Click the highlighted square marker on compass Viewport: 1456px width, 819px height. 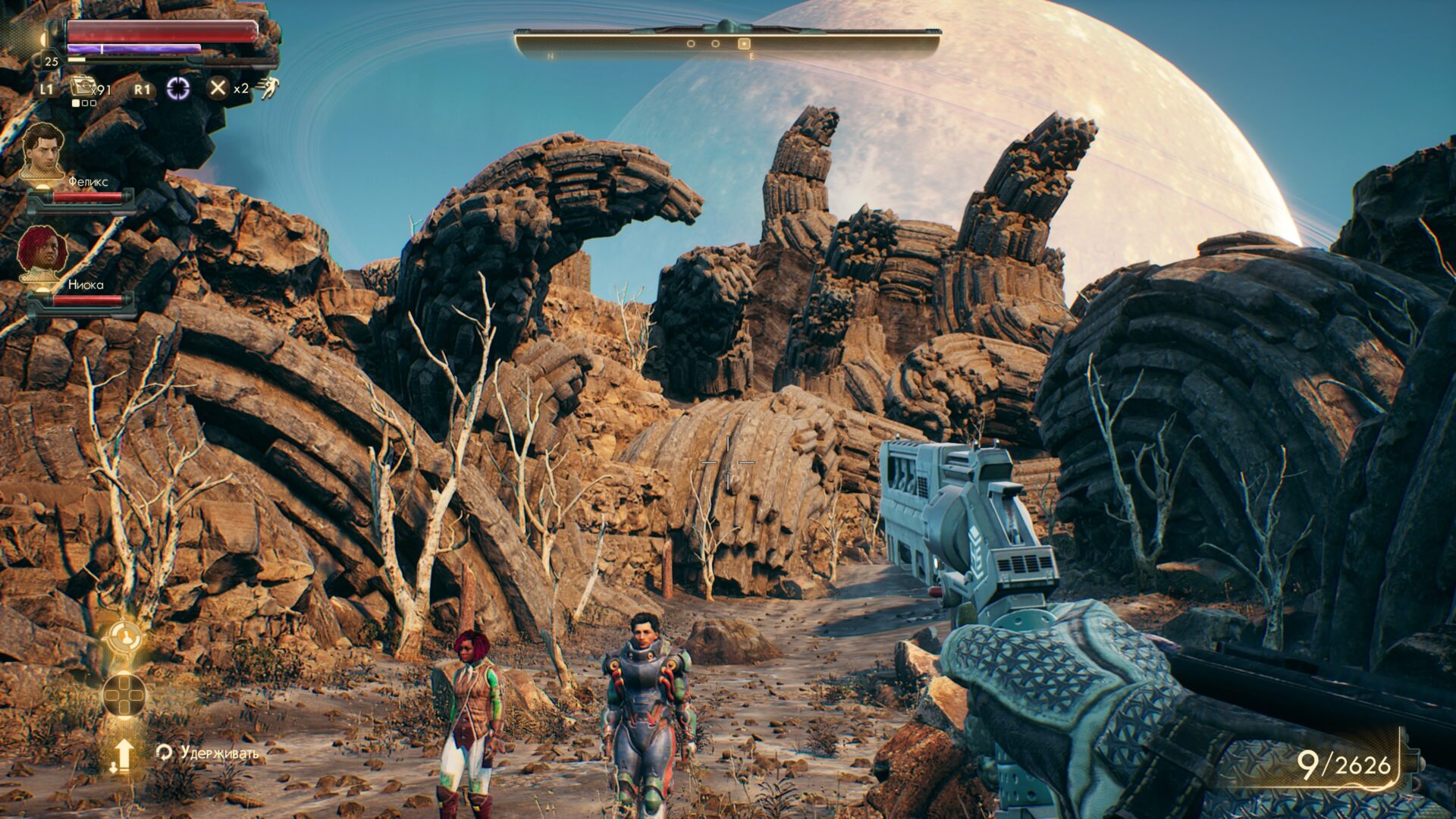pos(744,44)
